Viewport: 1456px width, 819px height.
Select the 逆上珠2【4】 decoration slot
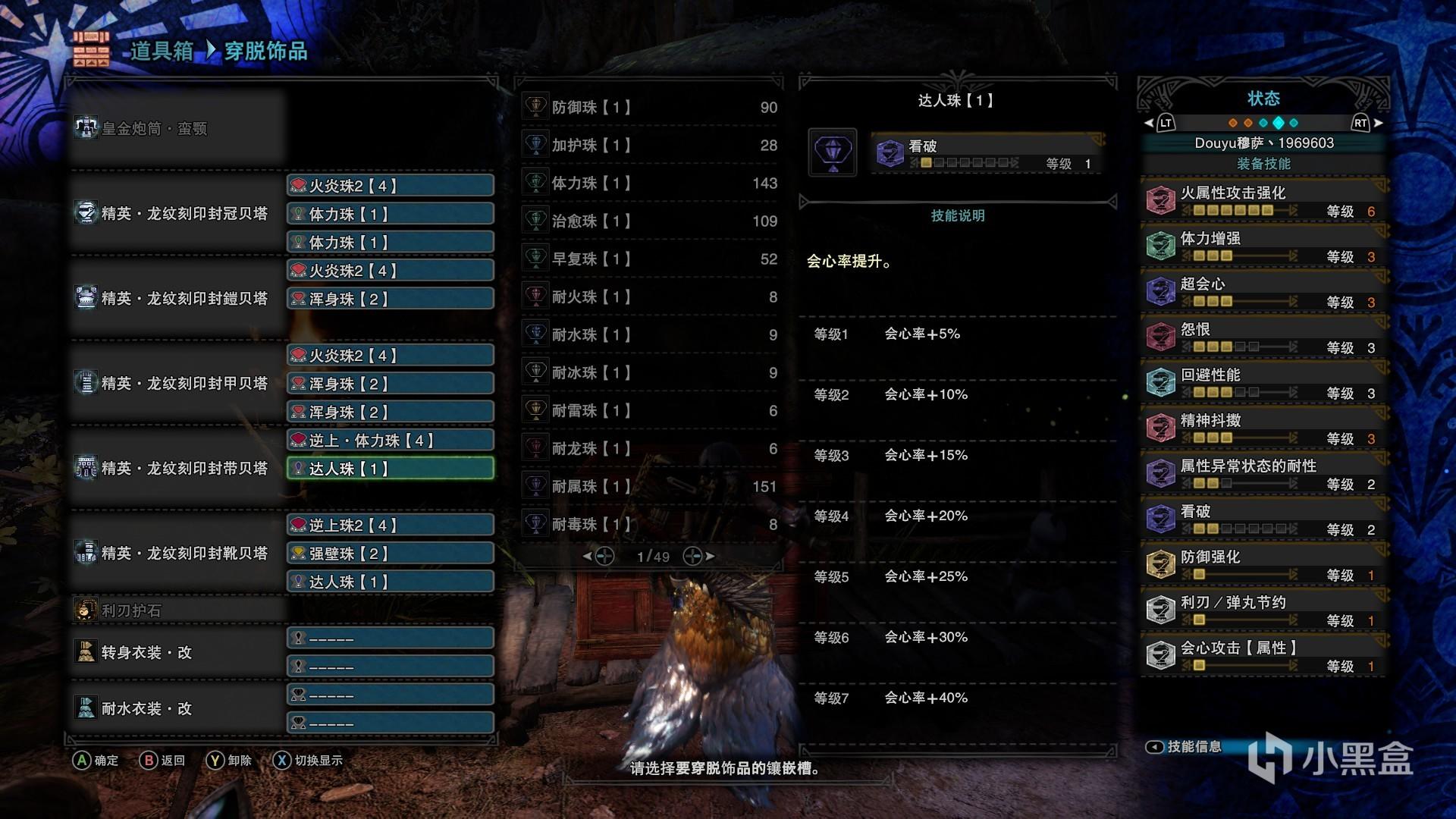(x=390, y=526)
